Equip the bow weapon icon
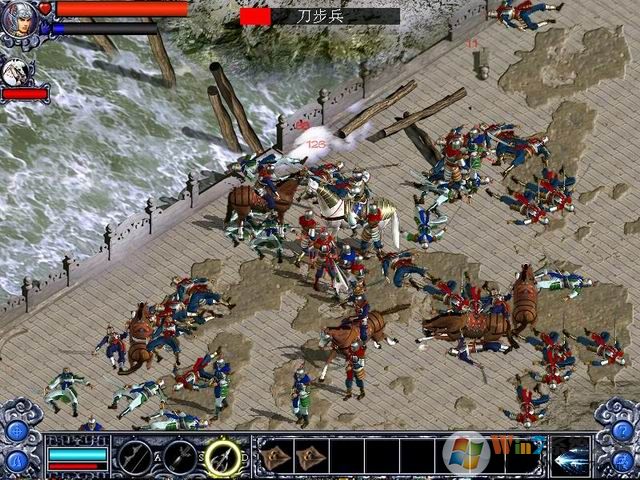Viewport: 640px width, 480px height. tap(134, 457)
